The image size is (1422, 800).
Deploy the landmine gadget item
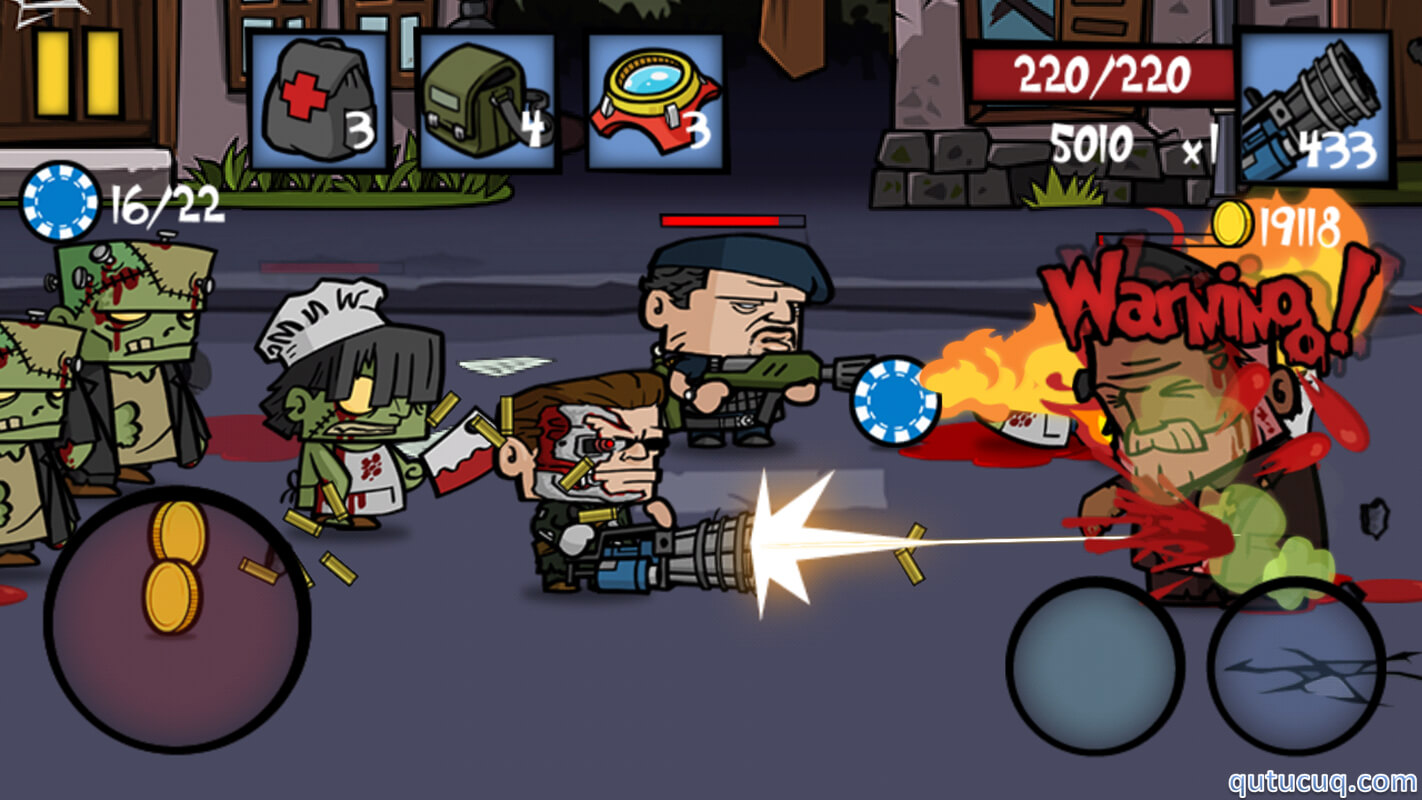(x=652, y=95)
